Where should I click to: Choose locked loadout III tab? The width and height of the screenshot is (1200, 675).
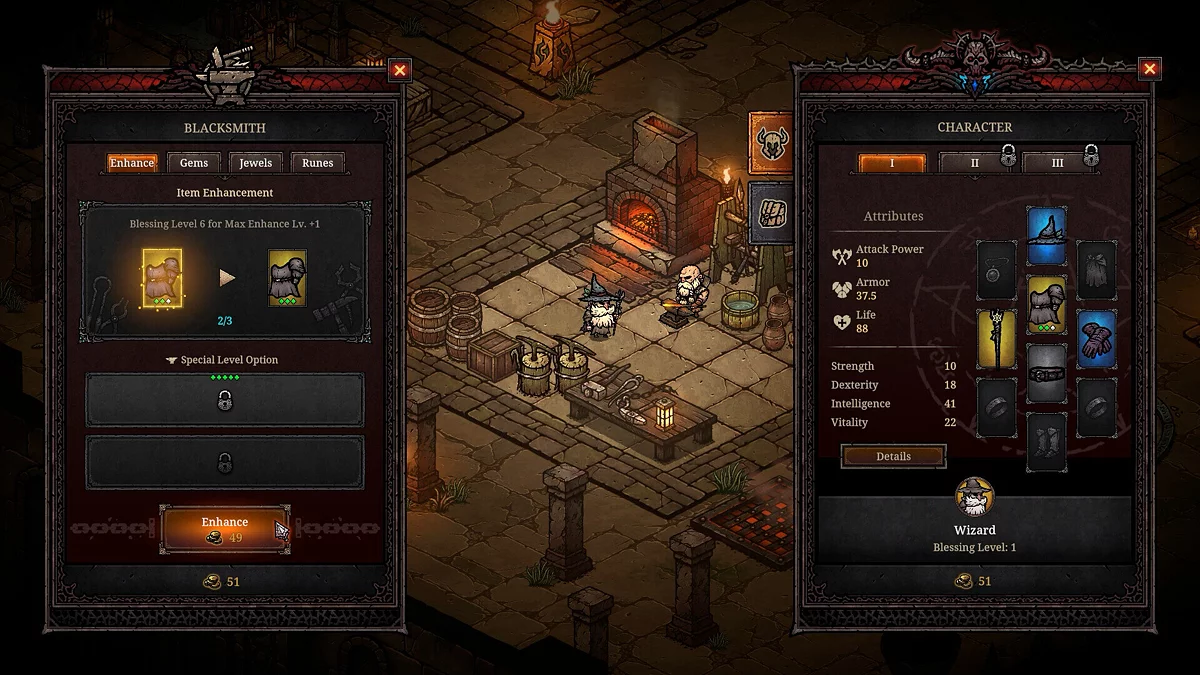pos(1058,163)
